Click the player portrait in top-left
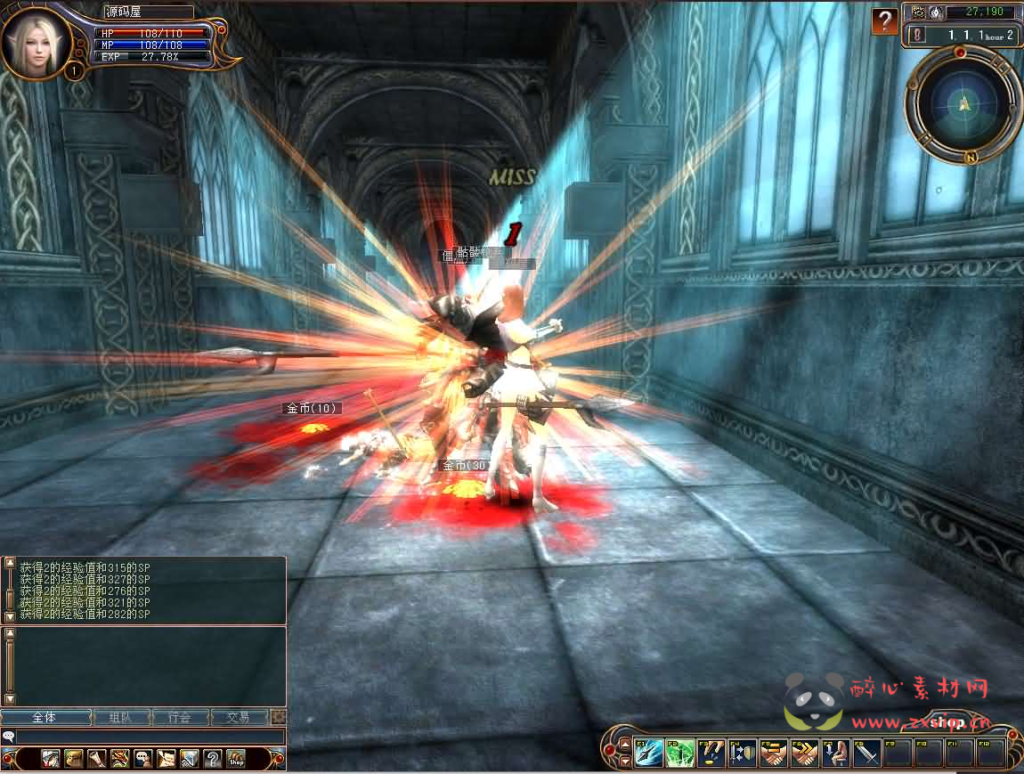Image resolution: width=1024 pixels, height=774 pixels. coord(36,42)
